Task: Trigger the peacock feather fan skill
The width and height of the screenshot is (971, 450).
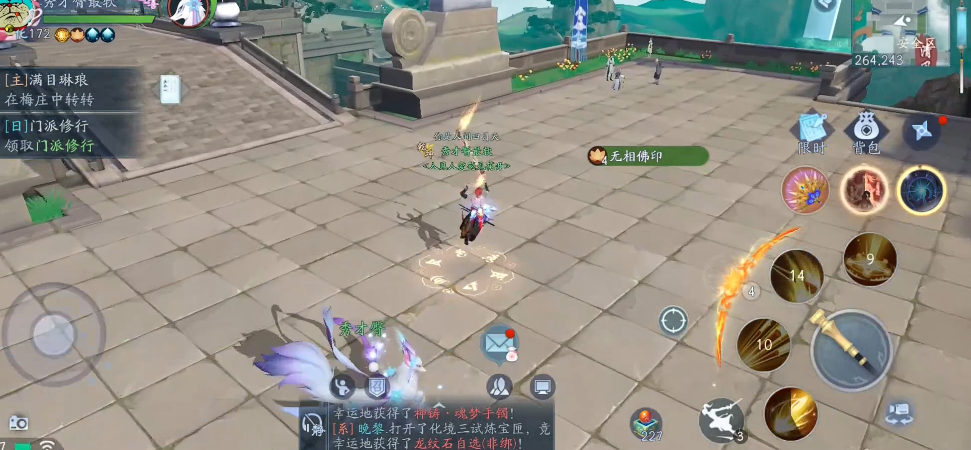Action: point(804,190)
